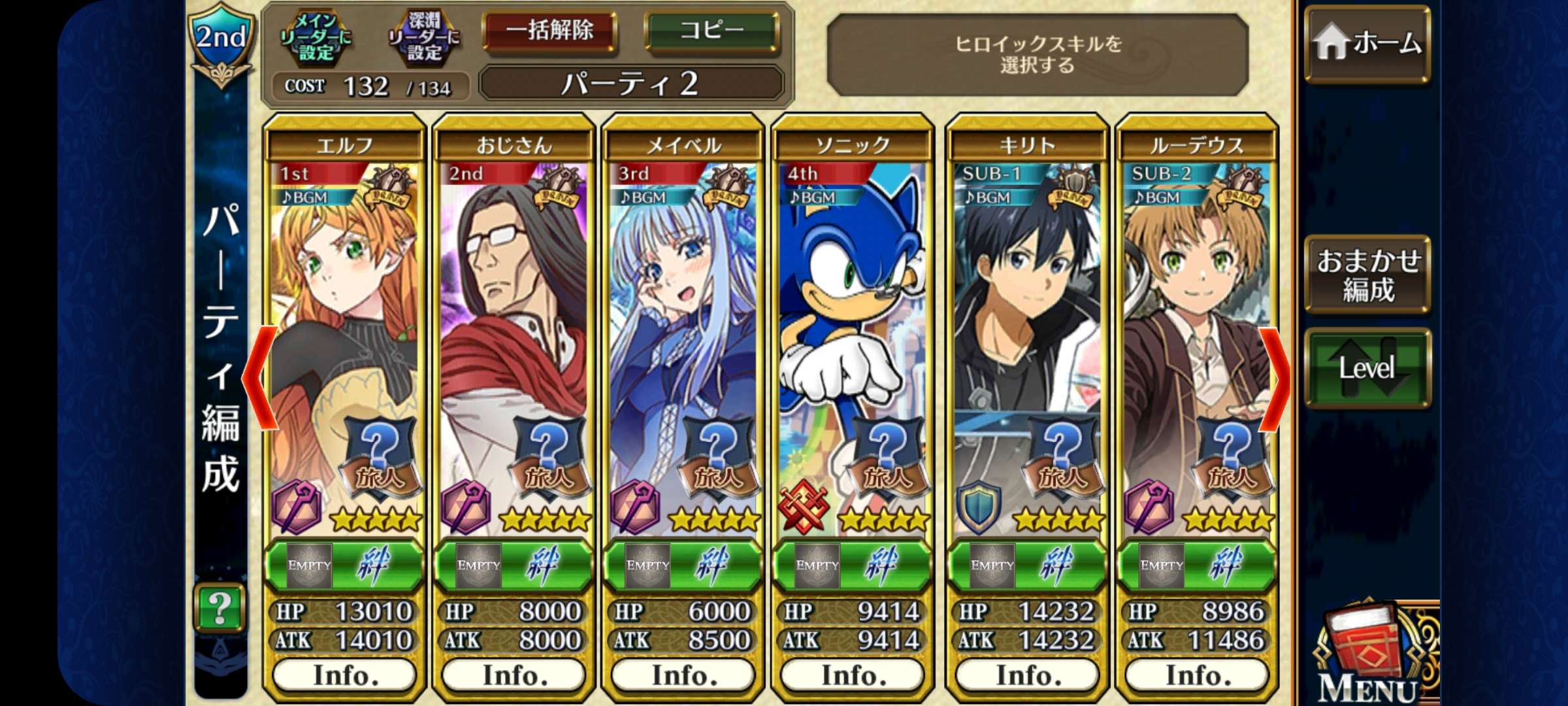The height and width of the screenshot is (706, 1568).
Task: Copy the party with コピー button
Action: coord(711,31)
